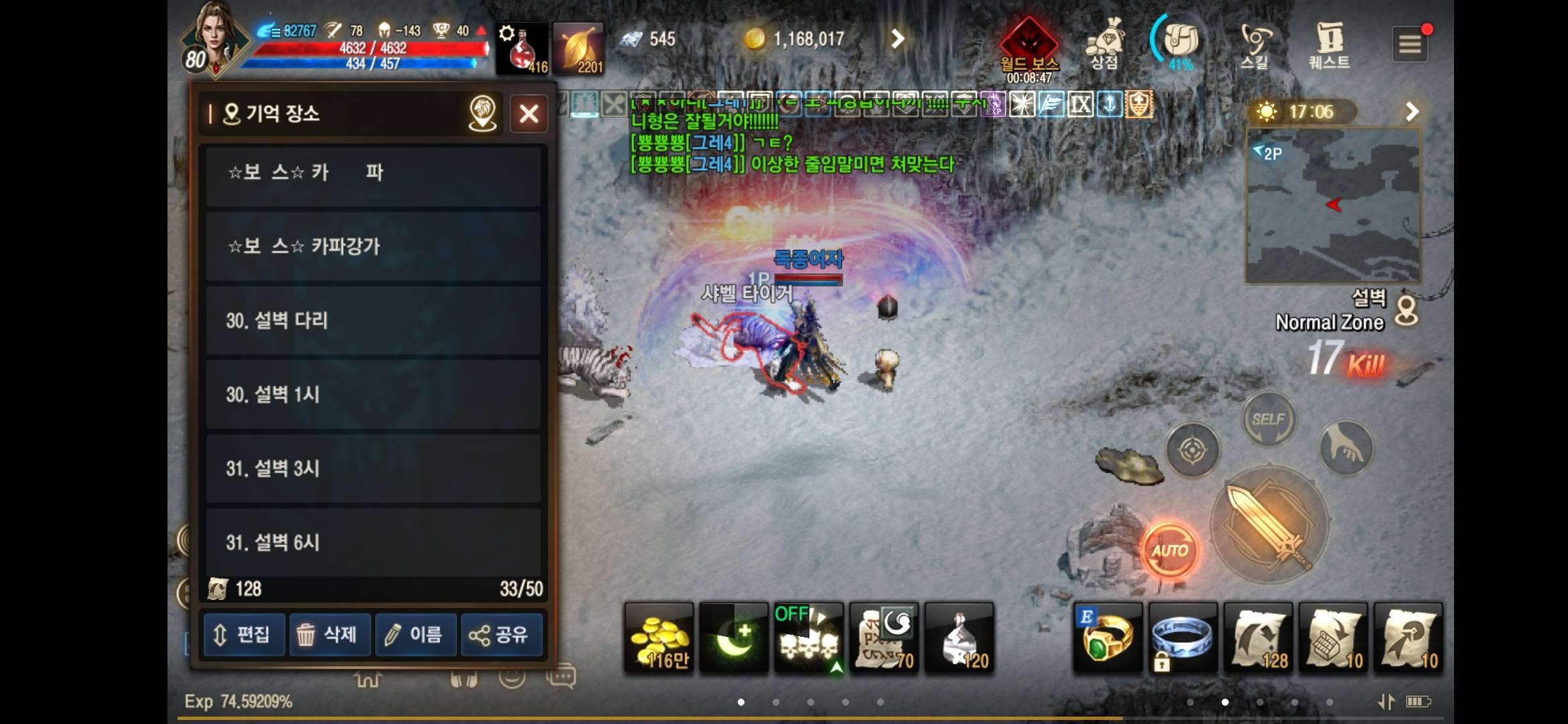Tap the SELF targeting toggle
This screenshot has height=724, width=1568.
1268,418
